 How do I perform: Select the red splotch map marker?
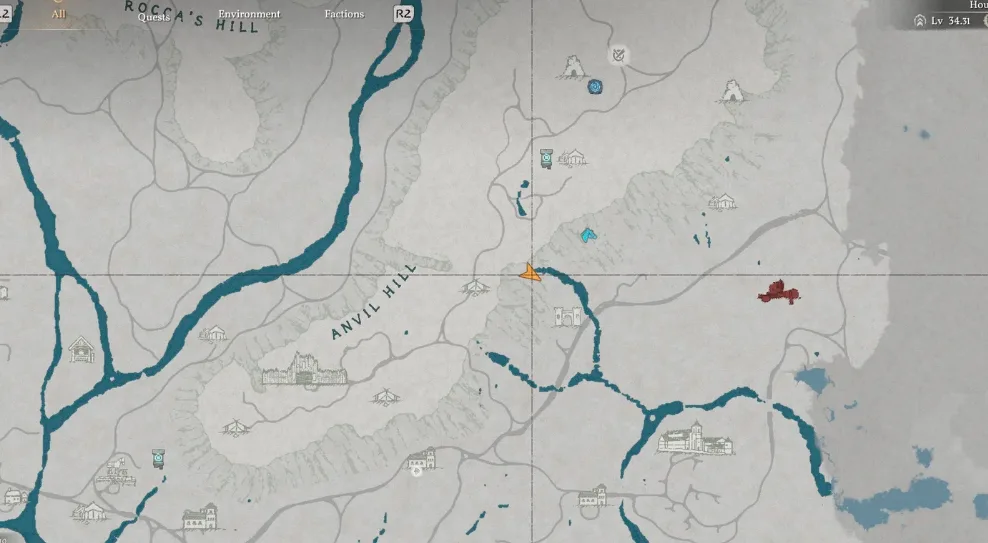pos(778,293)
